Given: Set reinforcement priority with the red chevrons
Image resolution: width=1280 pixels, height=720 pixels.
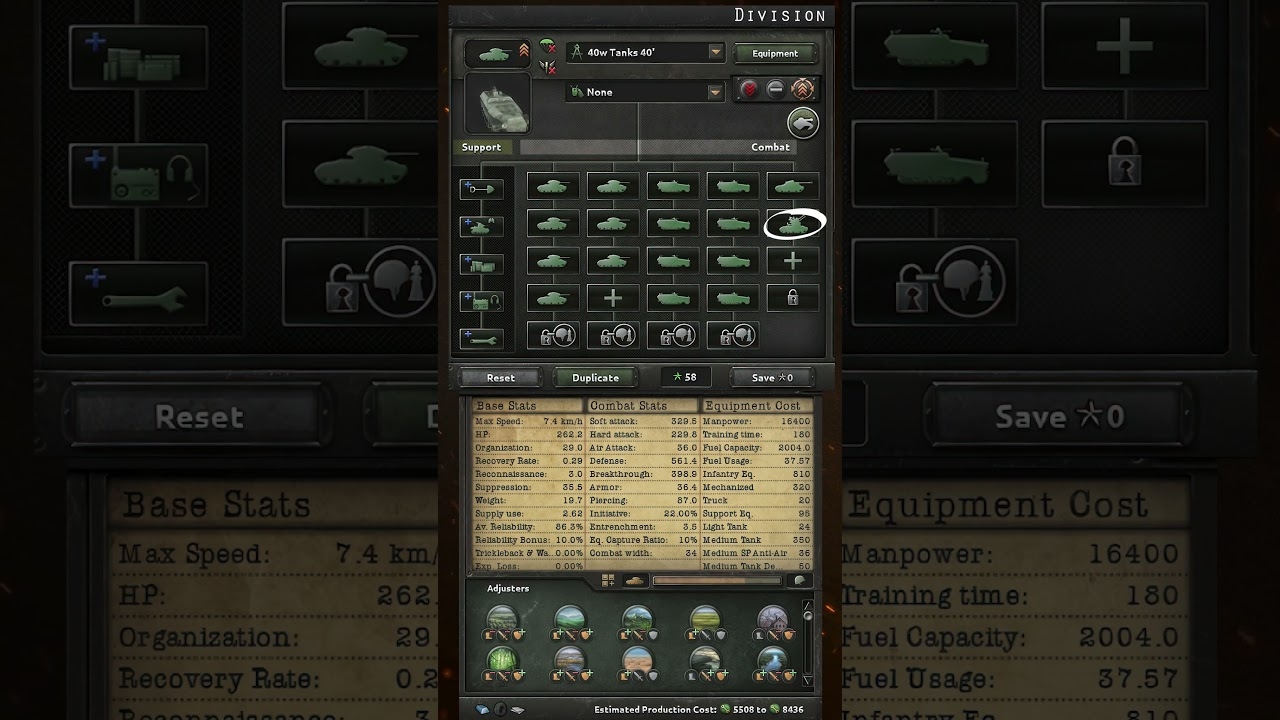Looking at the screenshot, I should click(x=749, y=90).
